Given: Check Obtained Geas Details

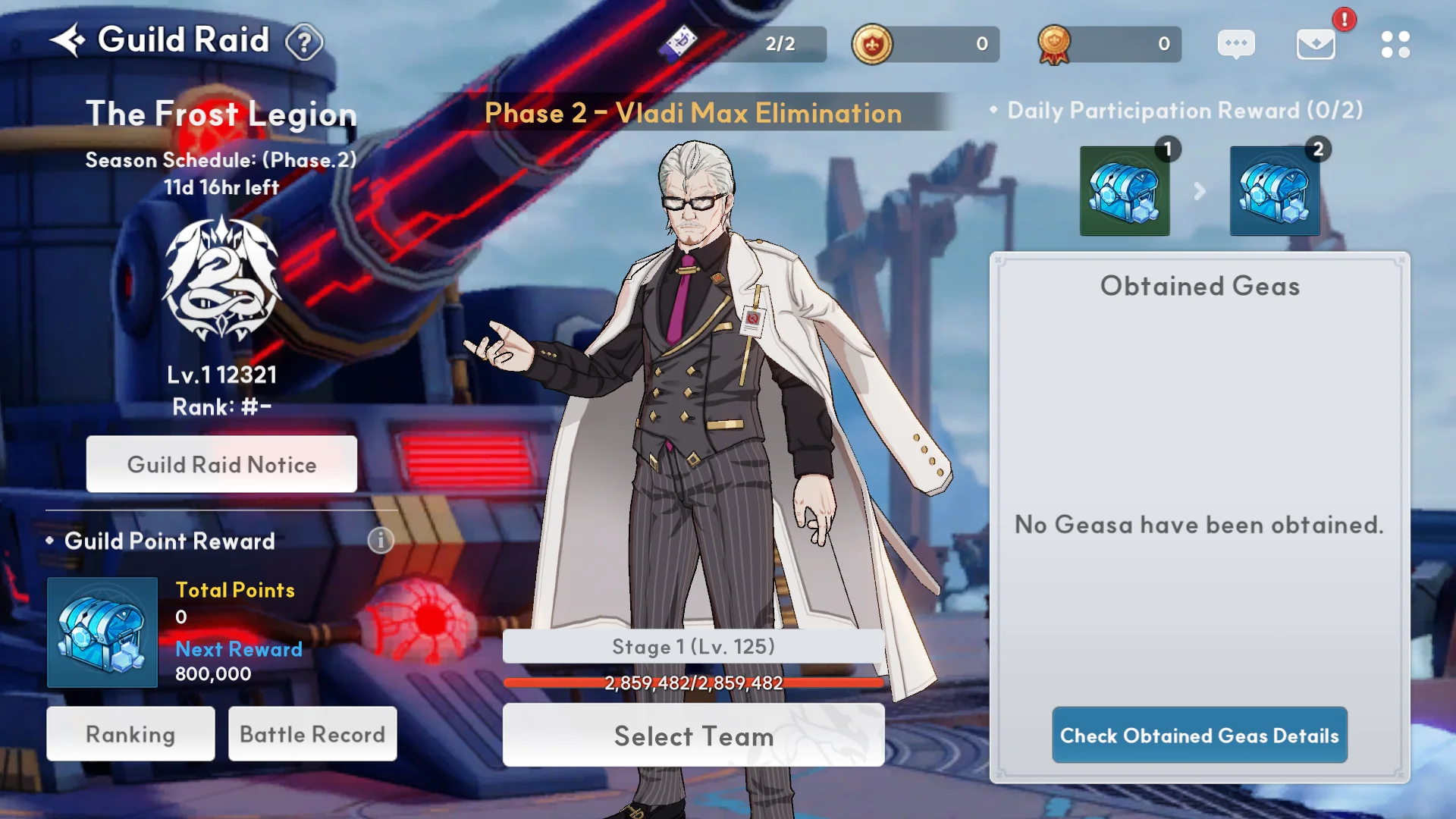Looking at the screenshot, I should [x=1199, y=736].
